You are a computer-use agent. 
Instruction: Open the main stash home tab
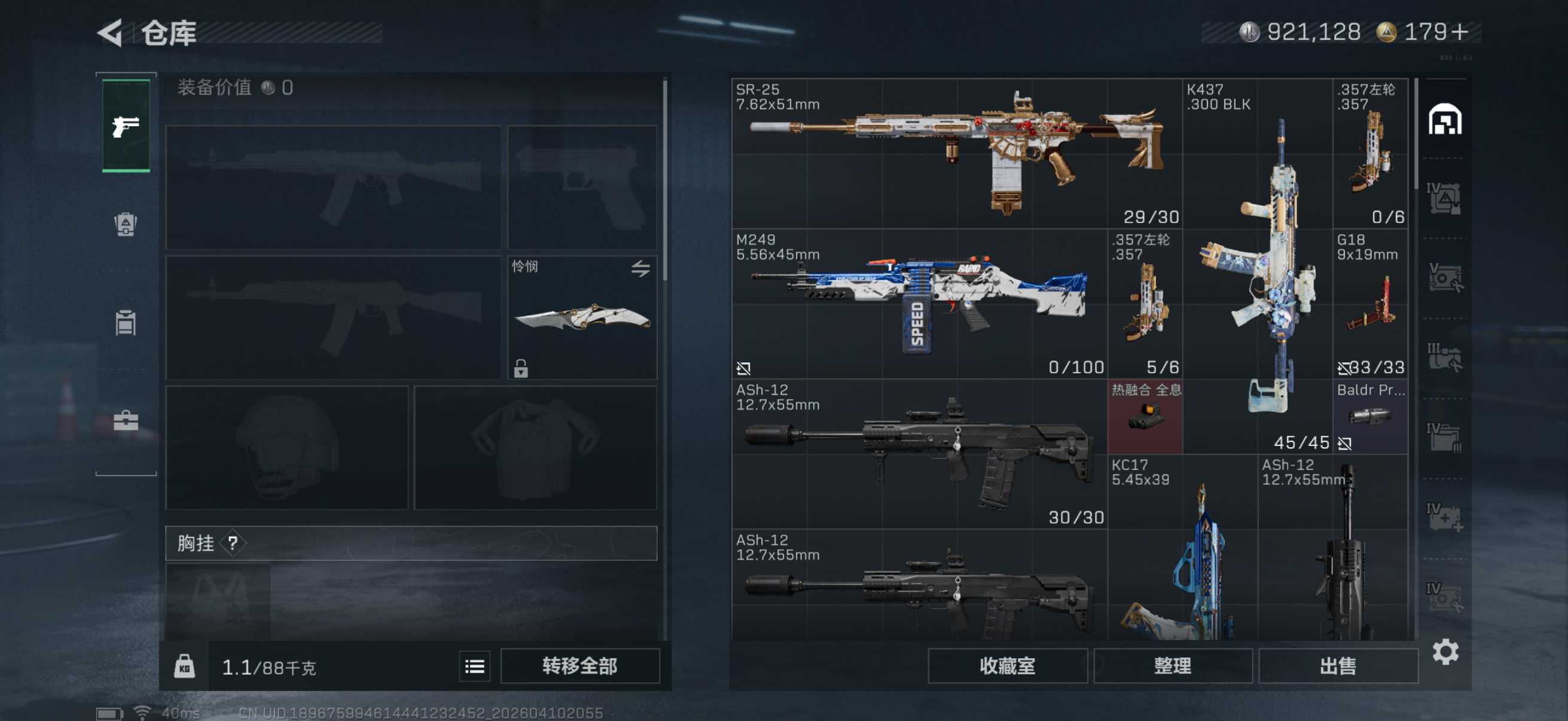pos(1444,119)
